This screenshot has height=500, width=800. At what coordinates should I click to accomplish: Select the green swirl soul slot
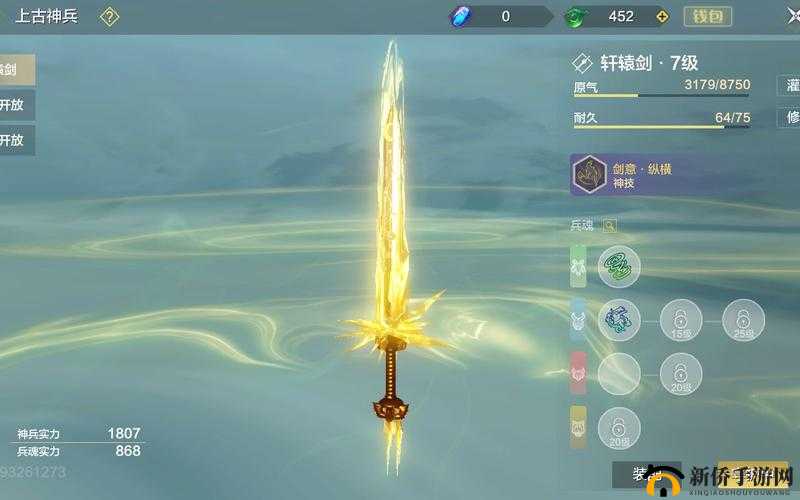(619, 267)
